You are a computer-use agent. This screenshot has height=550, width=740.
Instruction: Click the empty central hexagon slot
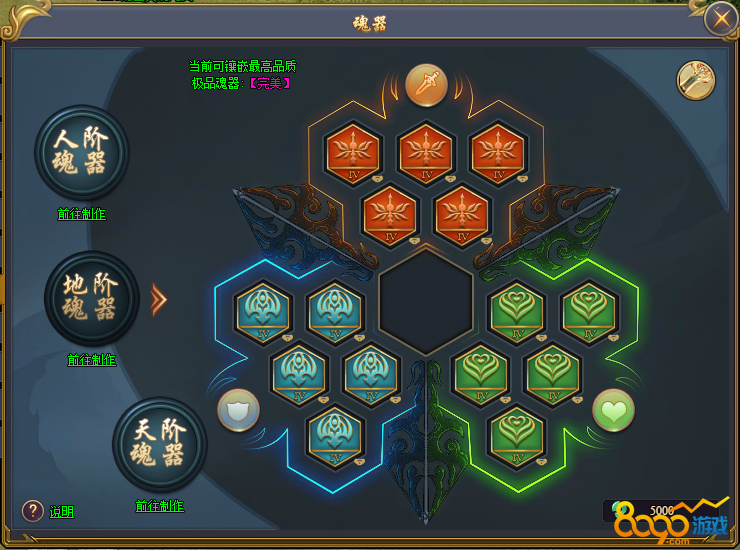[426, 303]
